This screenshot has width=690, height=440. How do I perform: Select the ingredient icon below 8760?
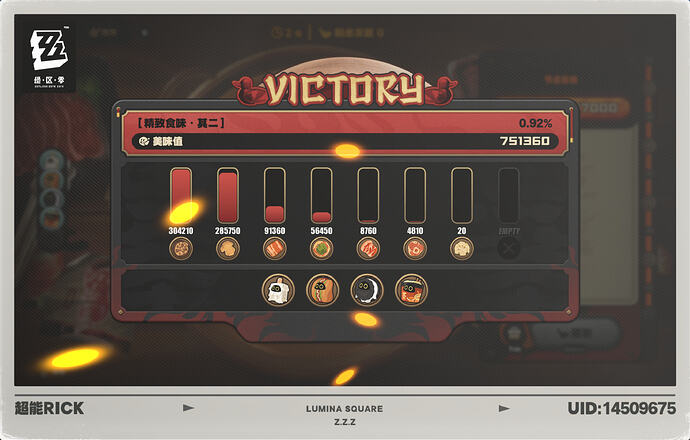368,248
